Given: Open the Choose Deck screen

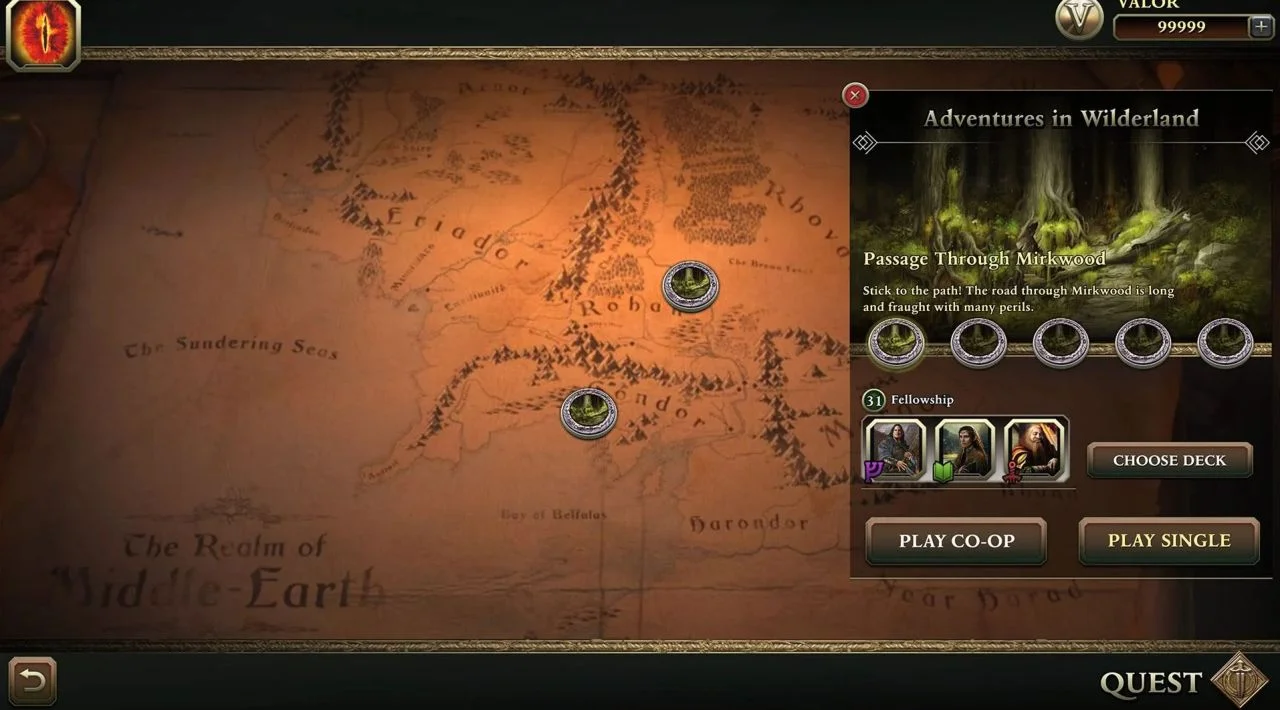Looking at the screenshot, I should [1169, 460].
